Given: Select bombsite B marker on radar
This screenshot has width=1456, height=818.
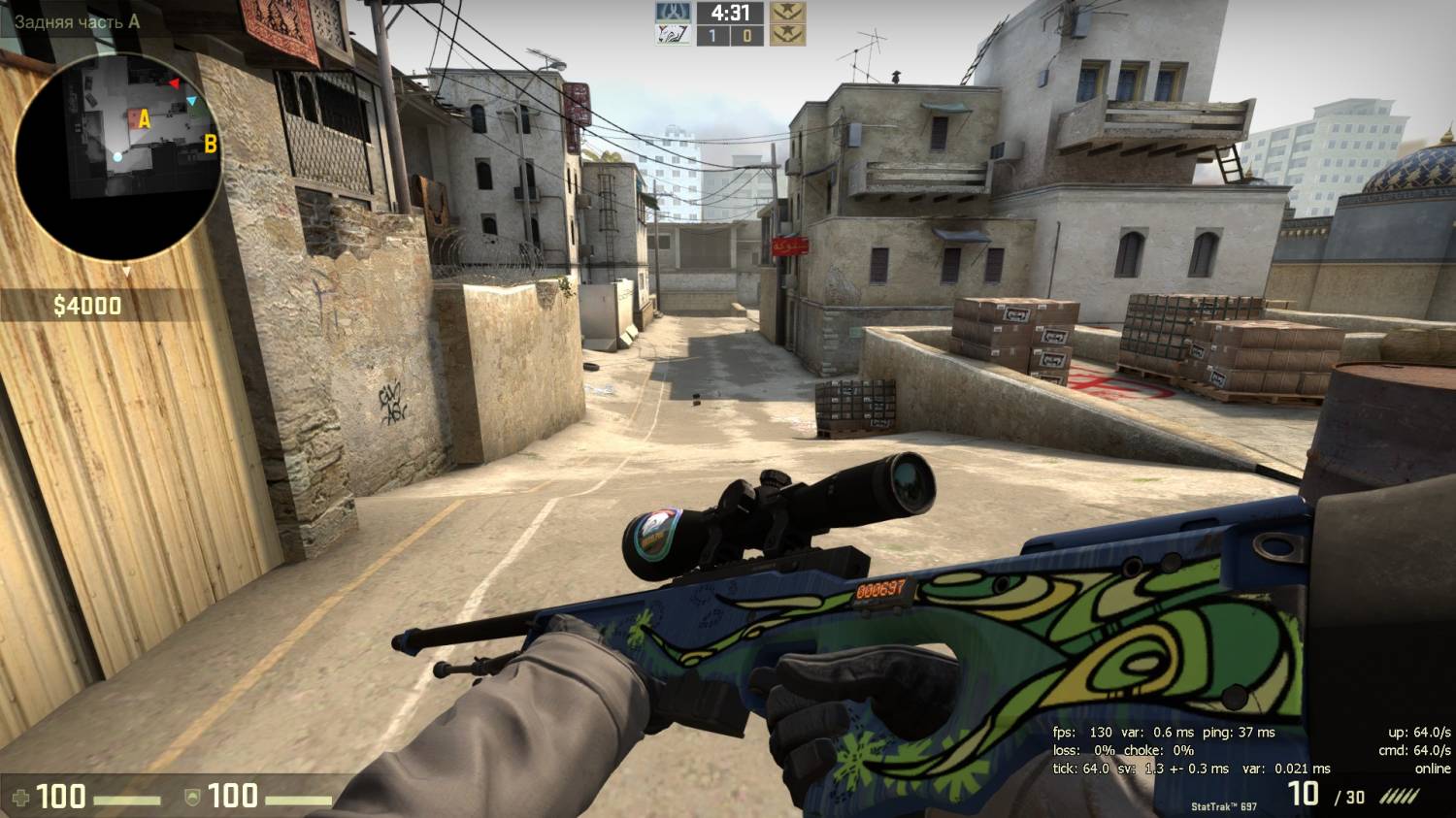Looking at the screenshot, I should pyautogui.click(x=210, y=145).
